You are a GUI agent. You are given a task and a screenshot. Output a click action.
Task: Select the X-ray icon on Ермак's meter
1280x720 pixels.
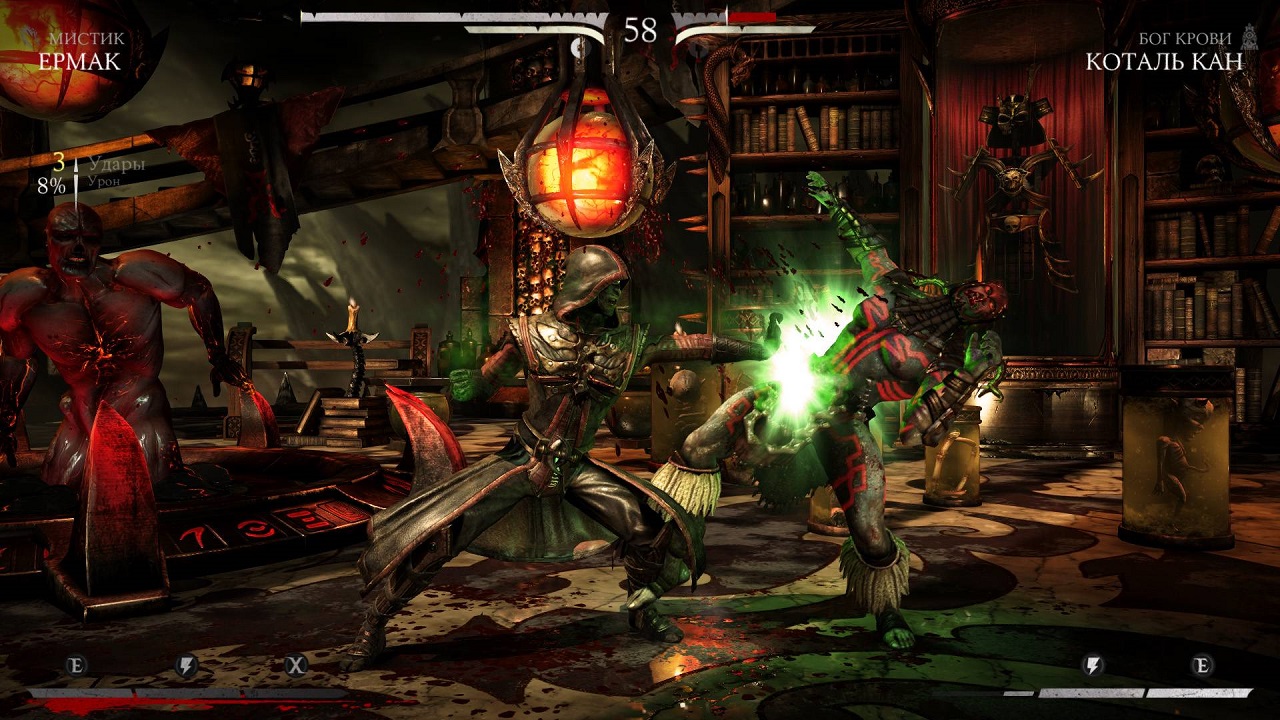tap(296, 665)
